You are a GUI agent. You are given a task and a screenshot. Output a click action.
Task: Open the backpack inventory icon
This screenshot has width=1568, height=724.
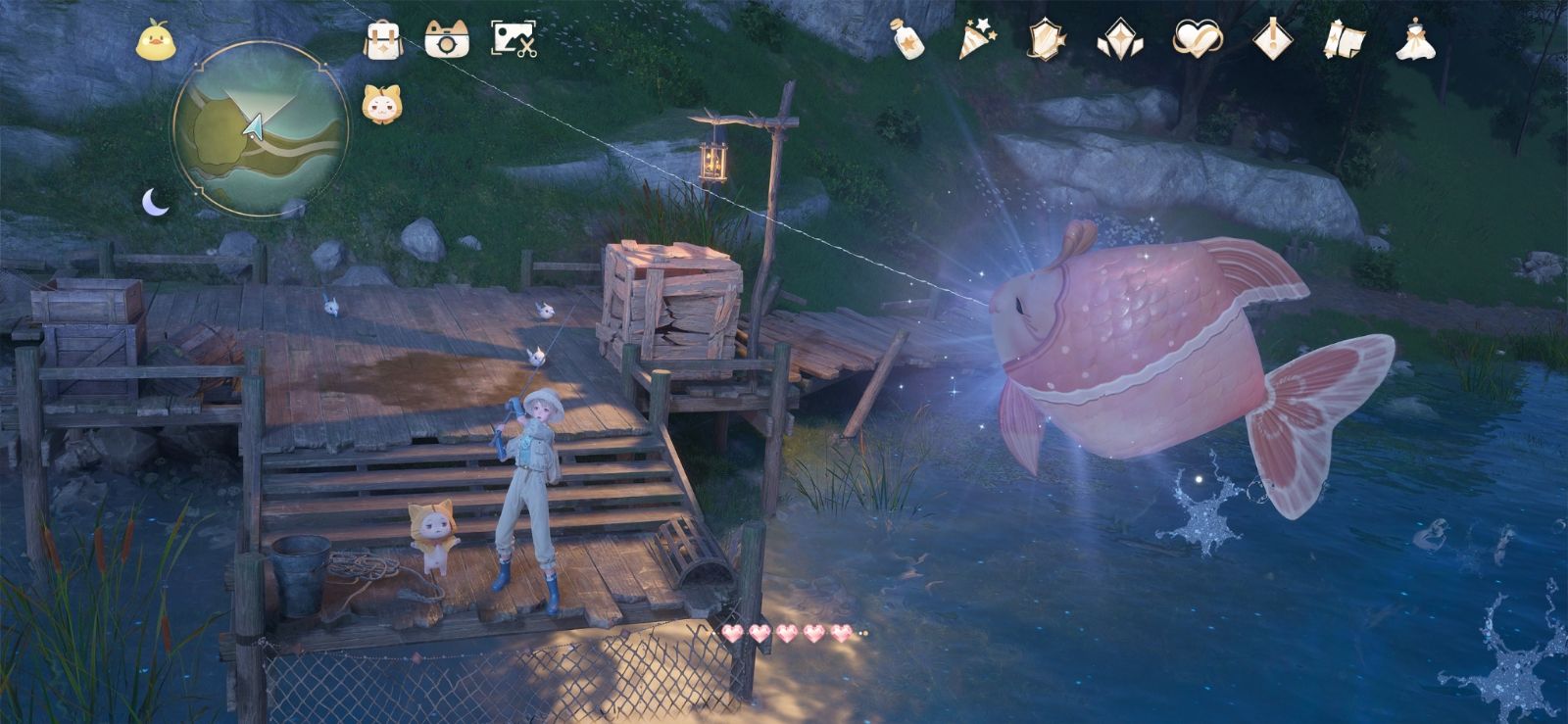383,41
